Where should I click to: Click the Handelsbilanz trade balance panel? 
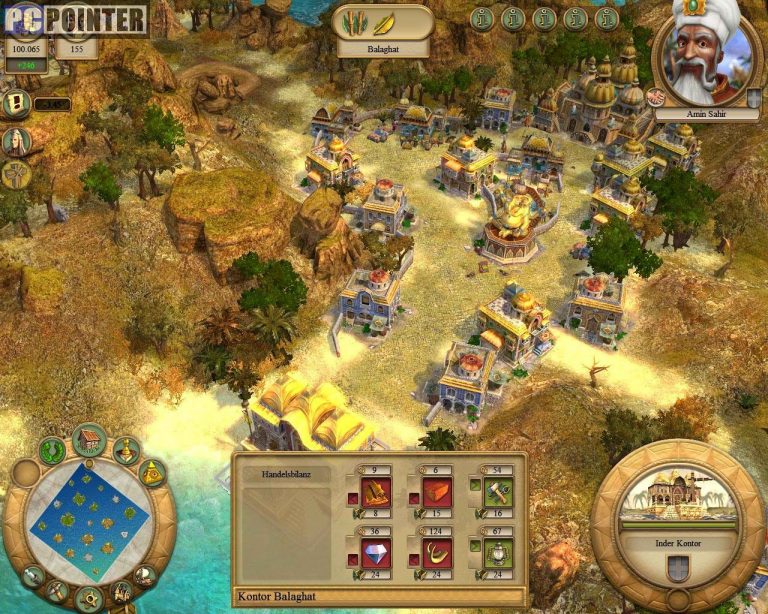(x=286, y=520)
